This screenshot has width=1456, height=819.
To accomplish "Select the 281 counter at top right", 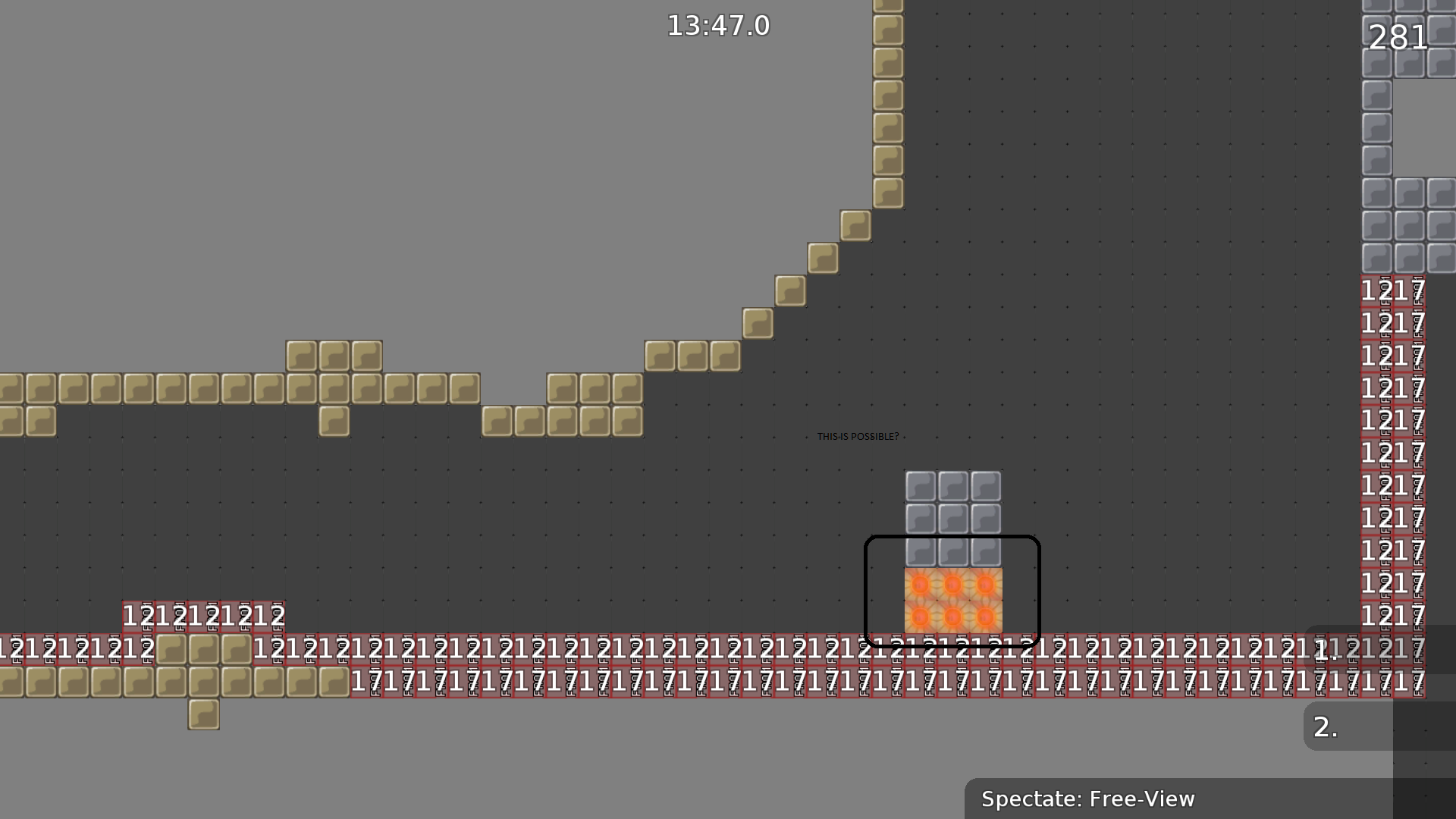I will [x=1398, y=38].
